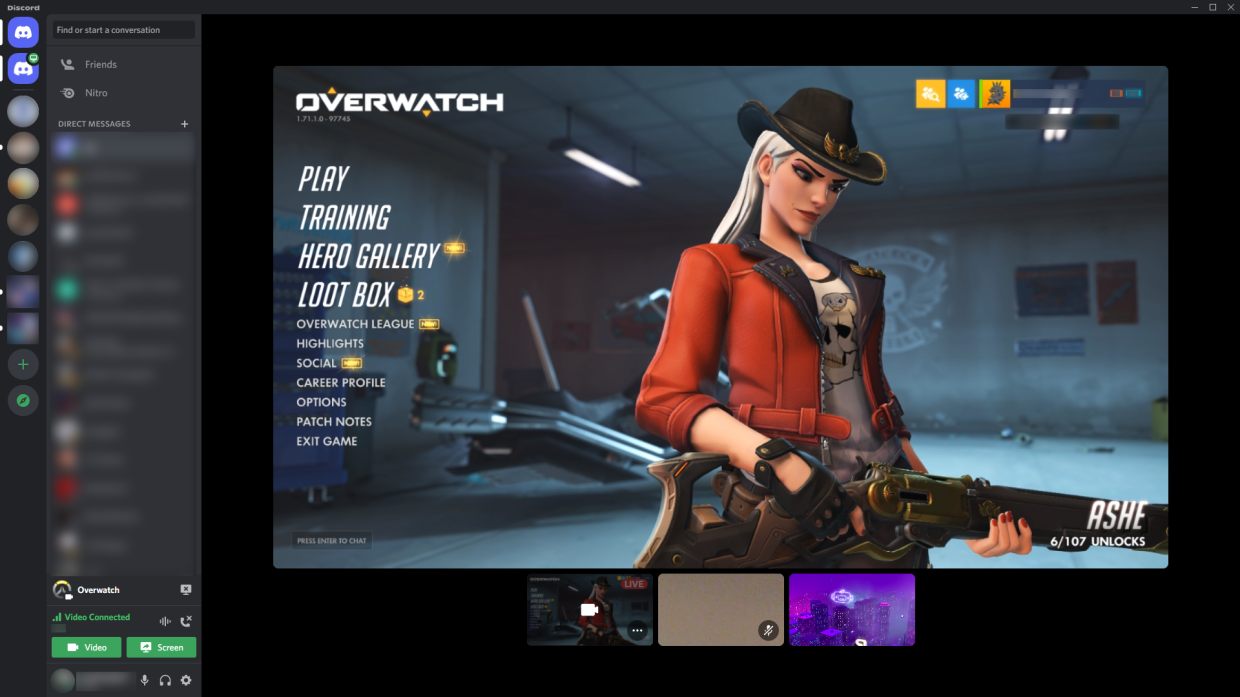Click Discord's Screen share button
The height and width of the screenshot is (697, 1240).
click(161, 647)
